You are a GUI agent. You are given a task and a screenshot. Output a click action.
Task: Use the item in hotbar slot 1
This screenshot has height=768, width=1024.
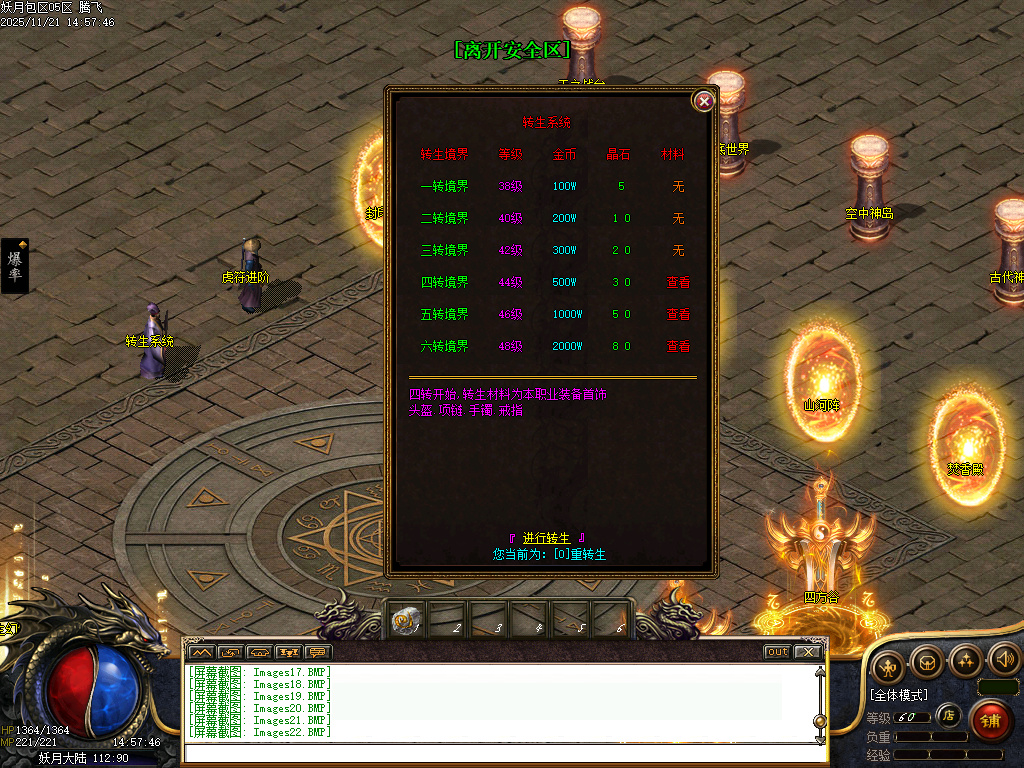click(406, 622)
